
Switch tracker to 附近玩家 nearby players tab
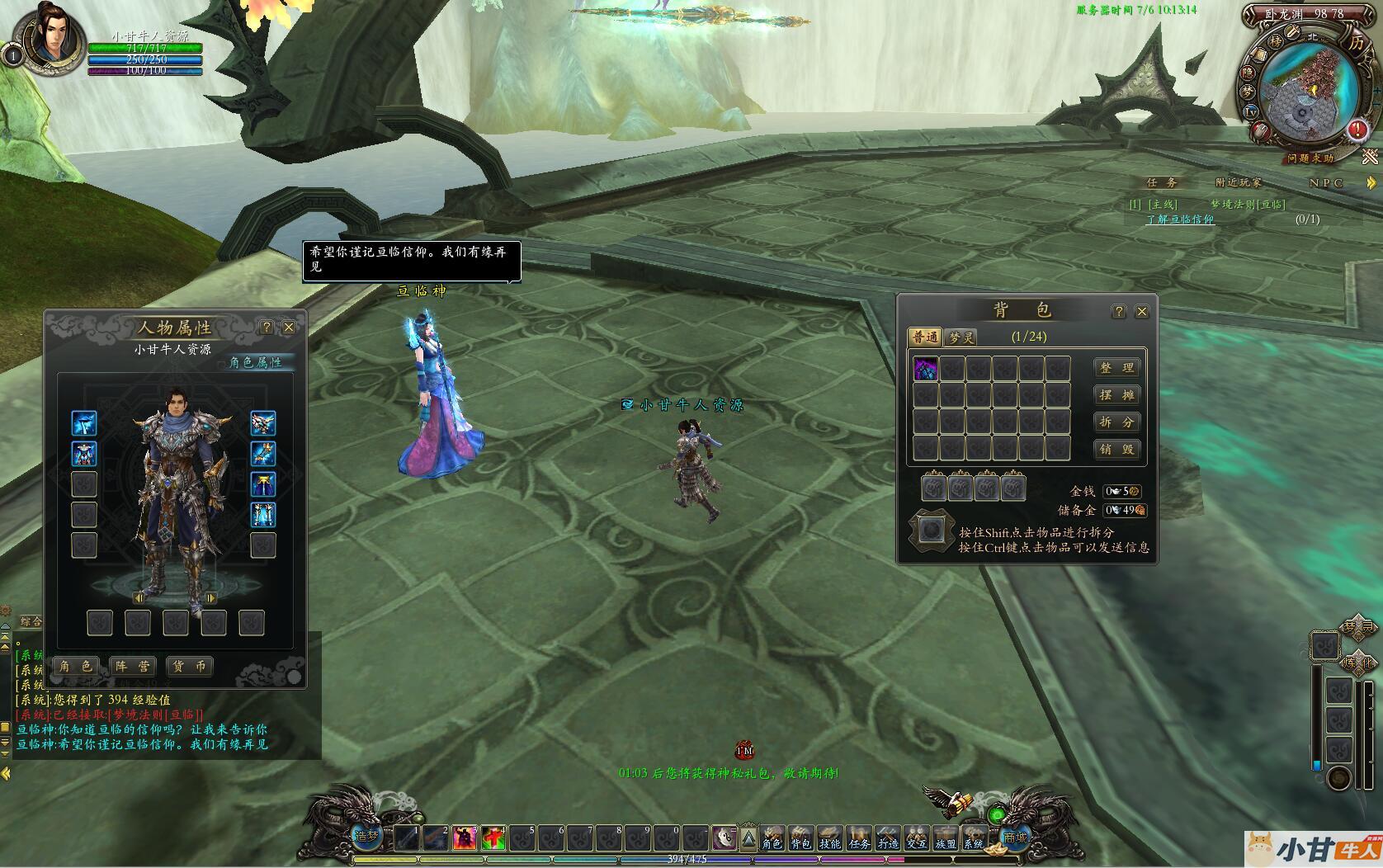coord(1238,182)
